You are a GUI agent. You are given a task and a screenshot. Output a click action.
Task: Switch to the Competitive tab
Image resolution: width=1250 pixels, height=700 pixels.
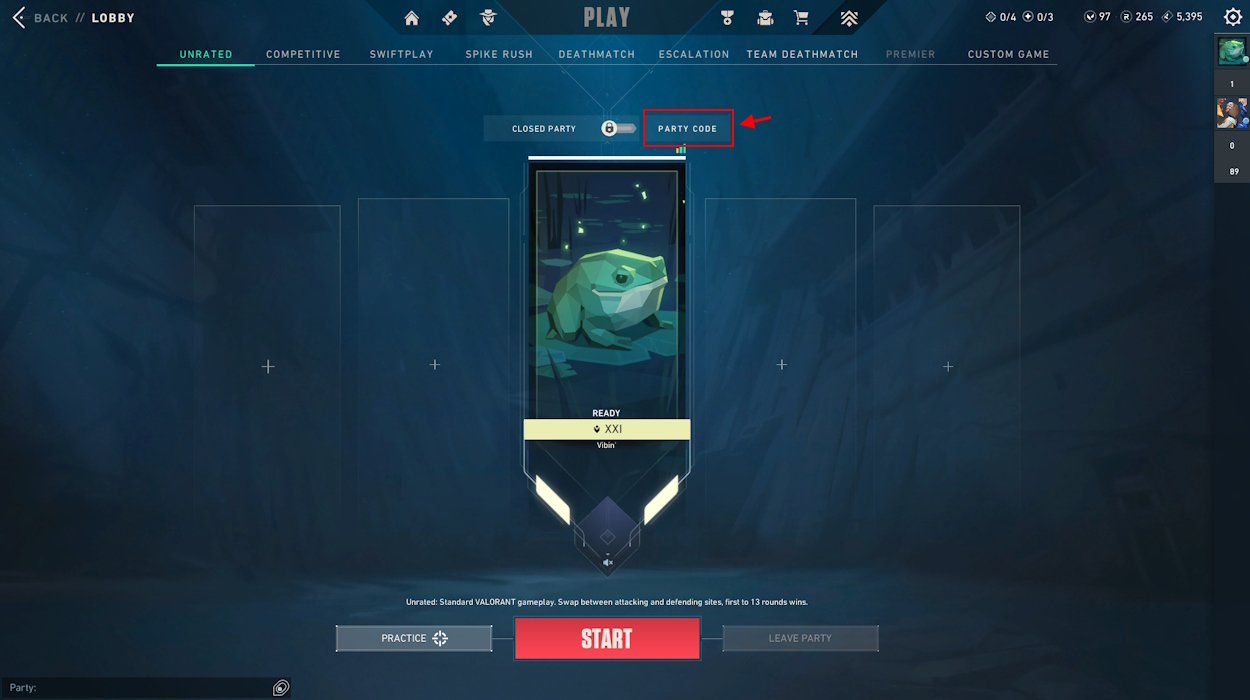click(x=303, y=54)
